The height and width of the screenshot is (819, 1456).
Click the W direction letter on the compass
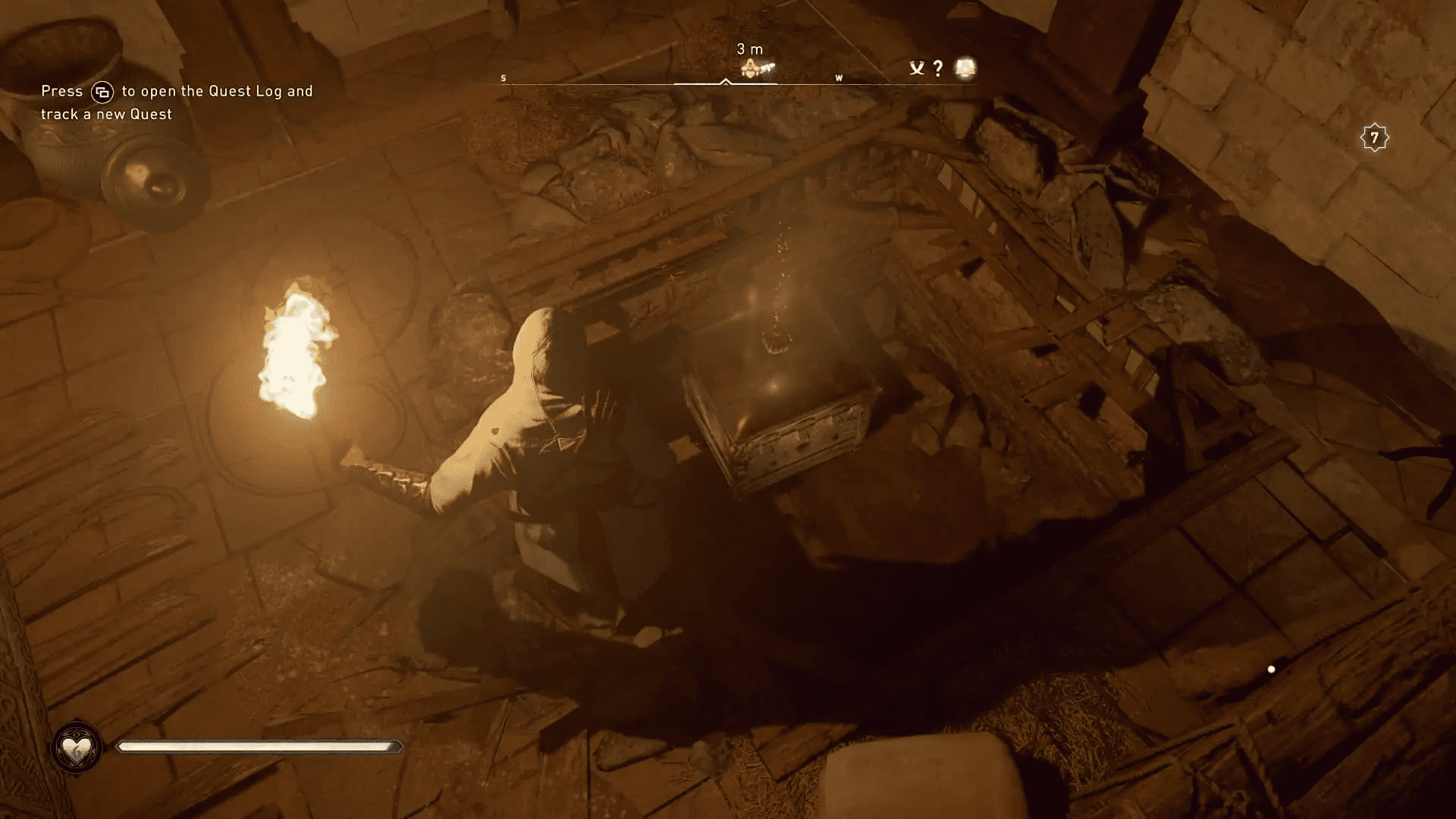839,78
